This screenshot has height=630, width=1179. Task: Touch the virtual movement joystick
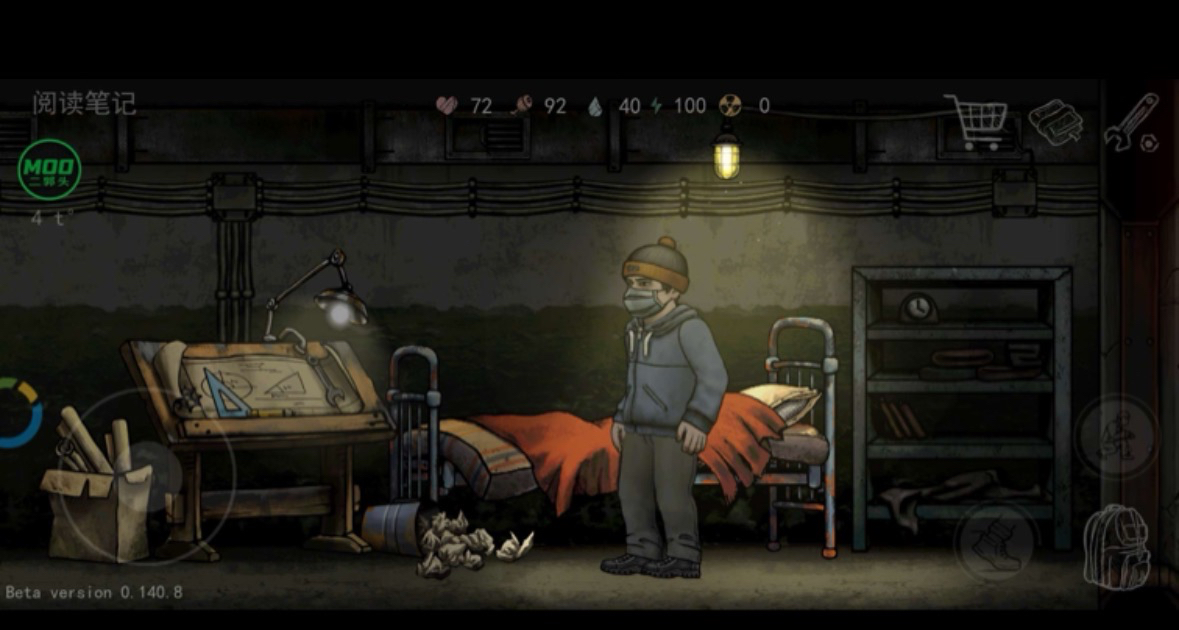[147, 478]
